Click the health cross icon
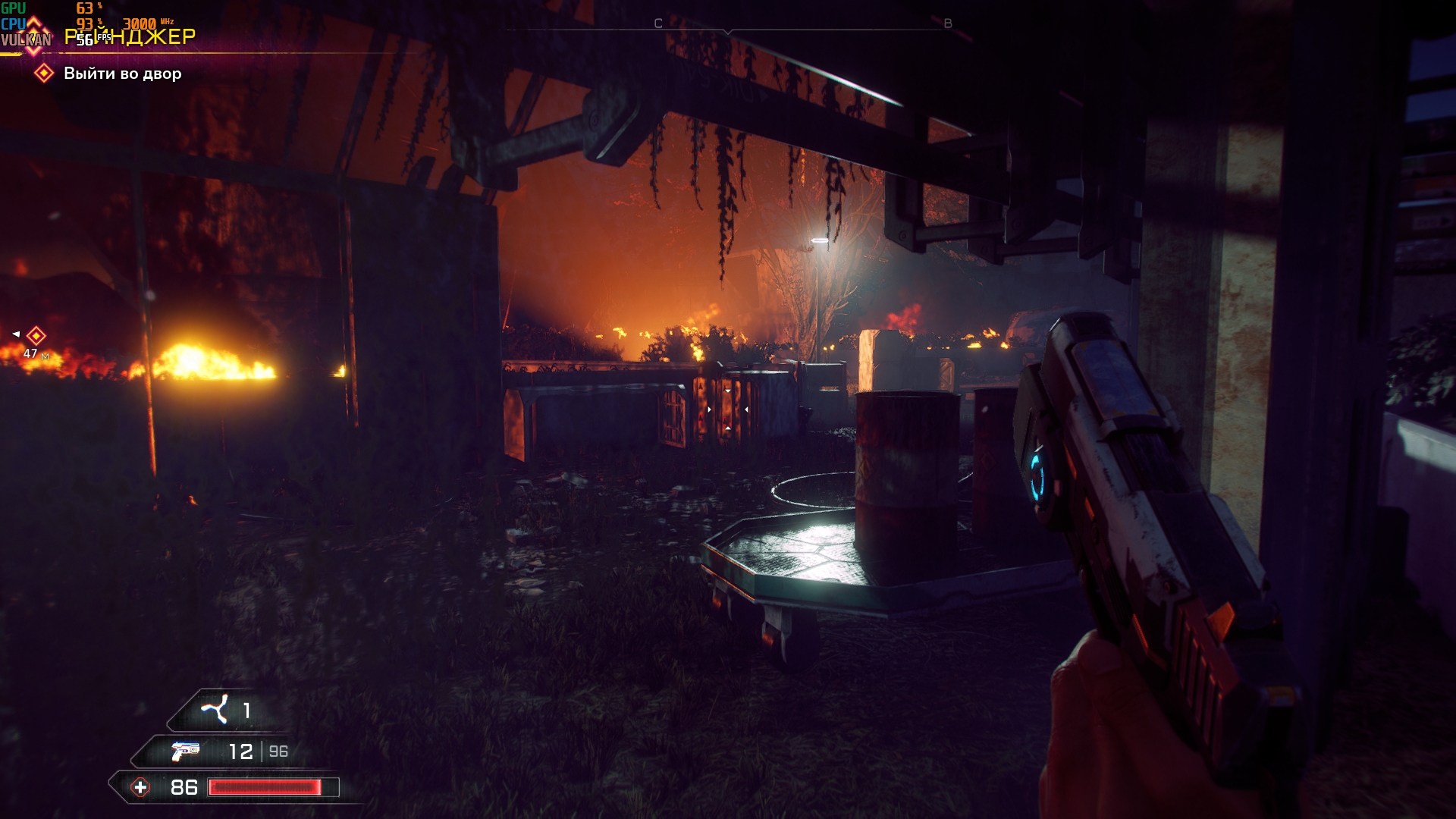This screenshot has height=819, width=1456. [140, 787]
